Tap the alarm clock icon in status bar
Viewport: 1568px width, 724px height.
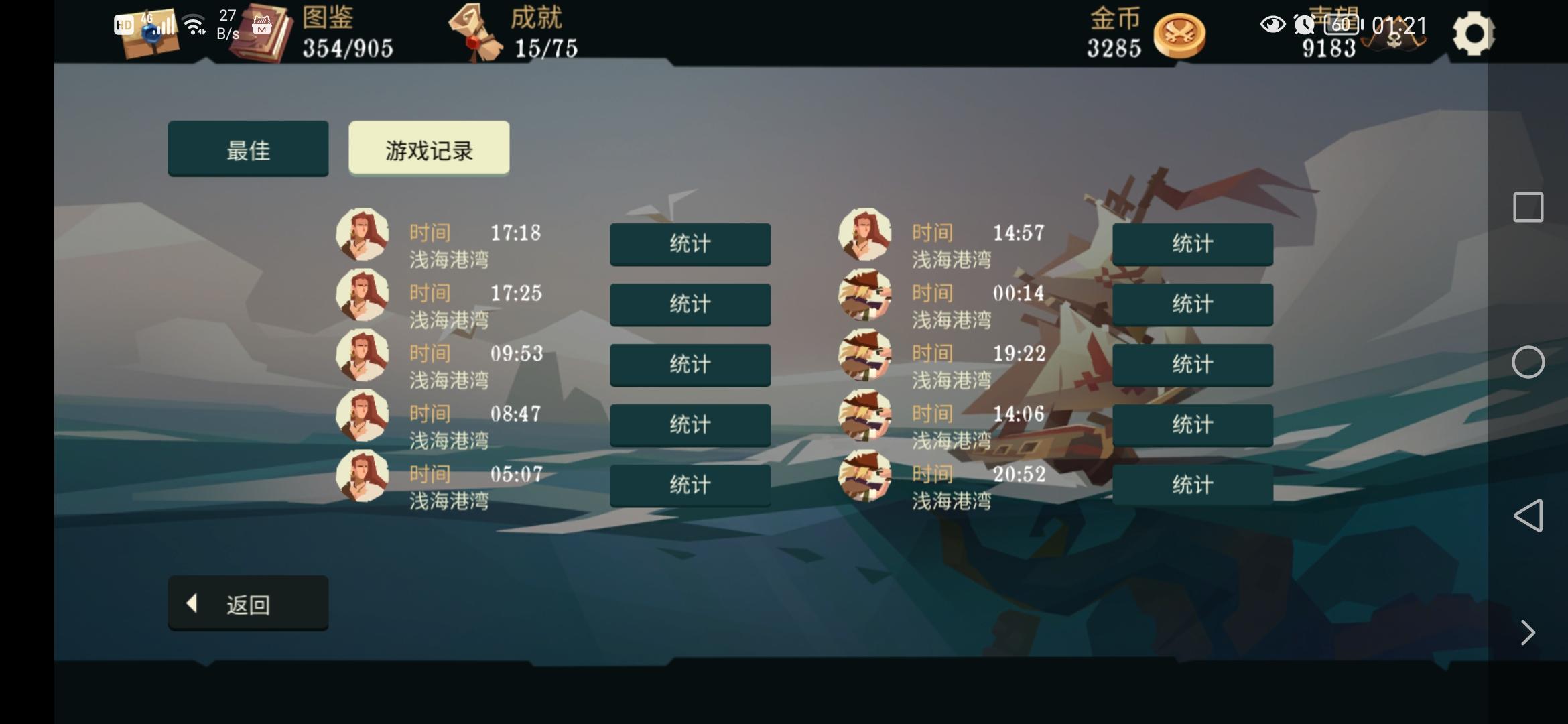coord(1303,25)
